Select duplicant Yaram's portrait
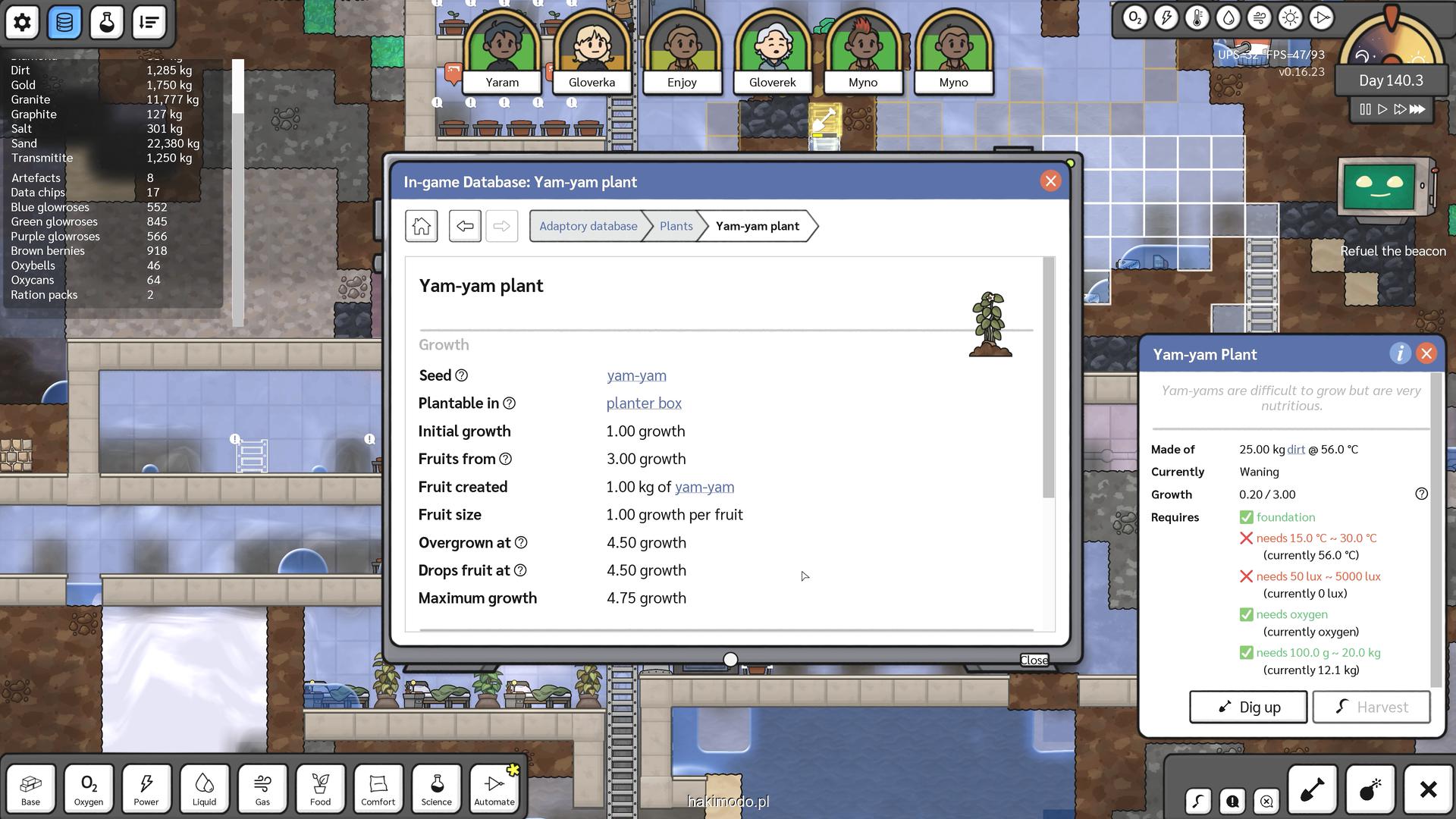Screen dimensions: 1456x819 (x=502, y=49)
